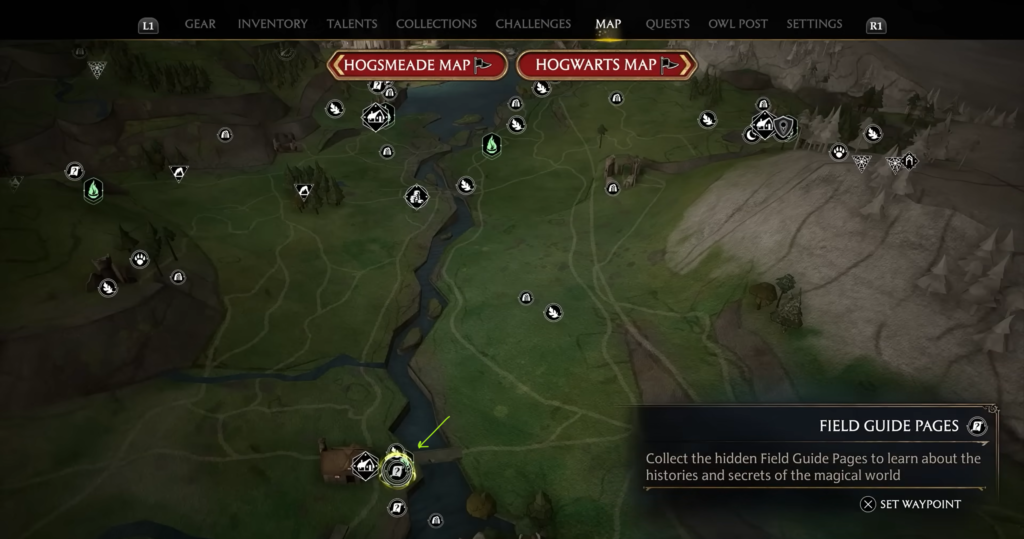
Task: Open the Hogwarts Map
Action: pyautogui.click(x=606, y=65)
